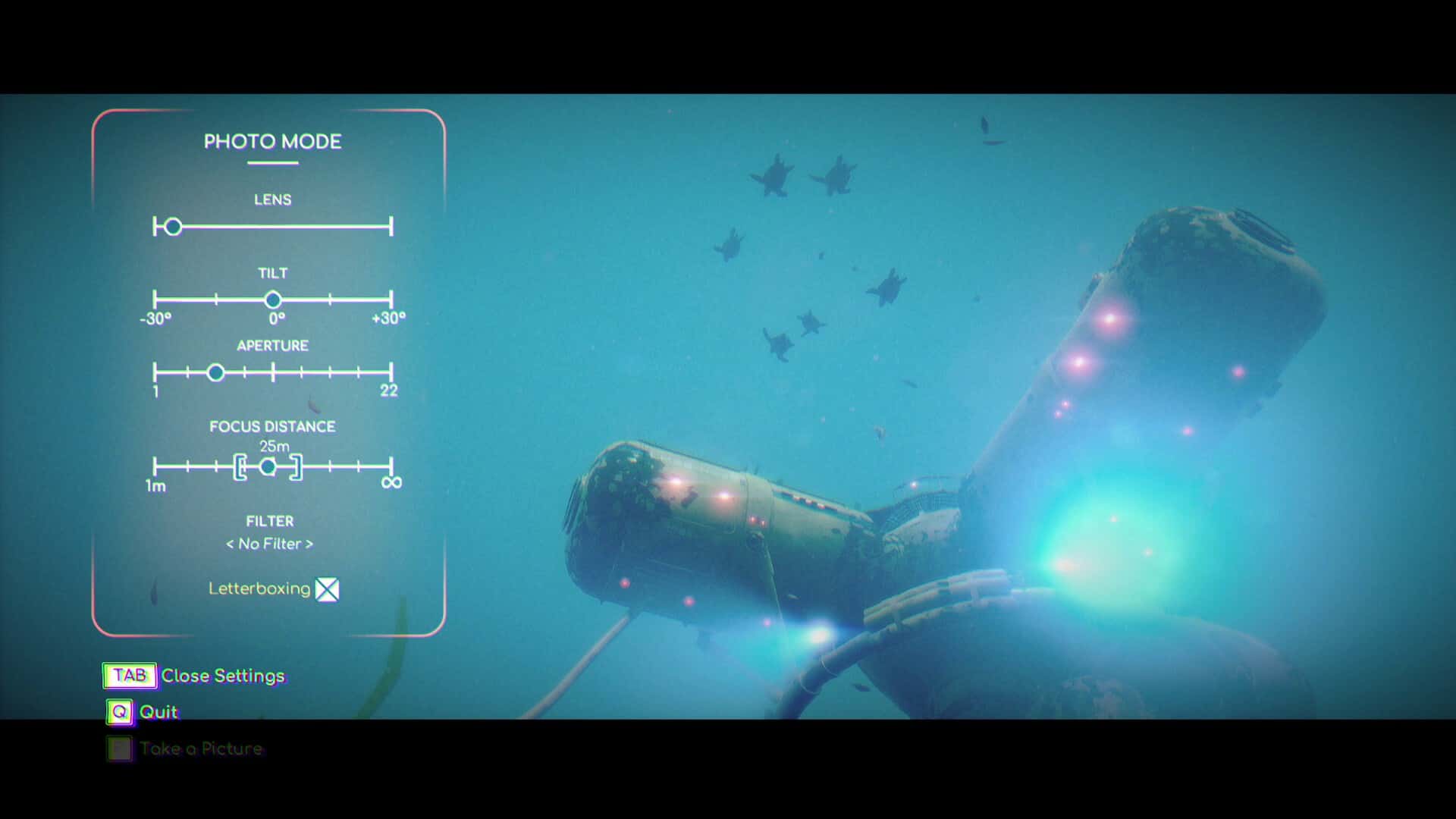Open the No Filter selection

tap(270, 544)
